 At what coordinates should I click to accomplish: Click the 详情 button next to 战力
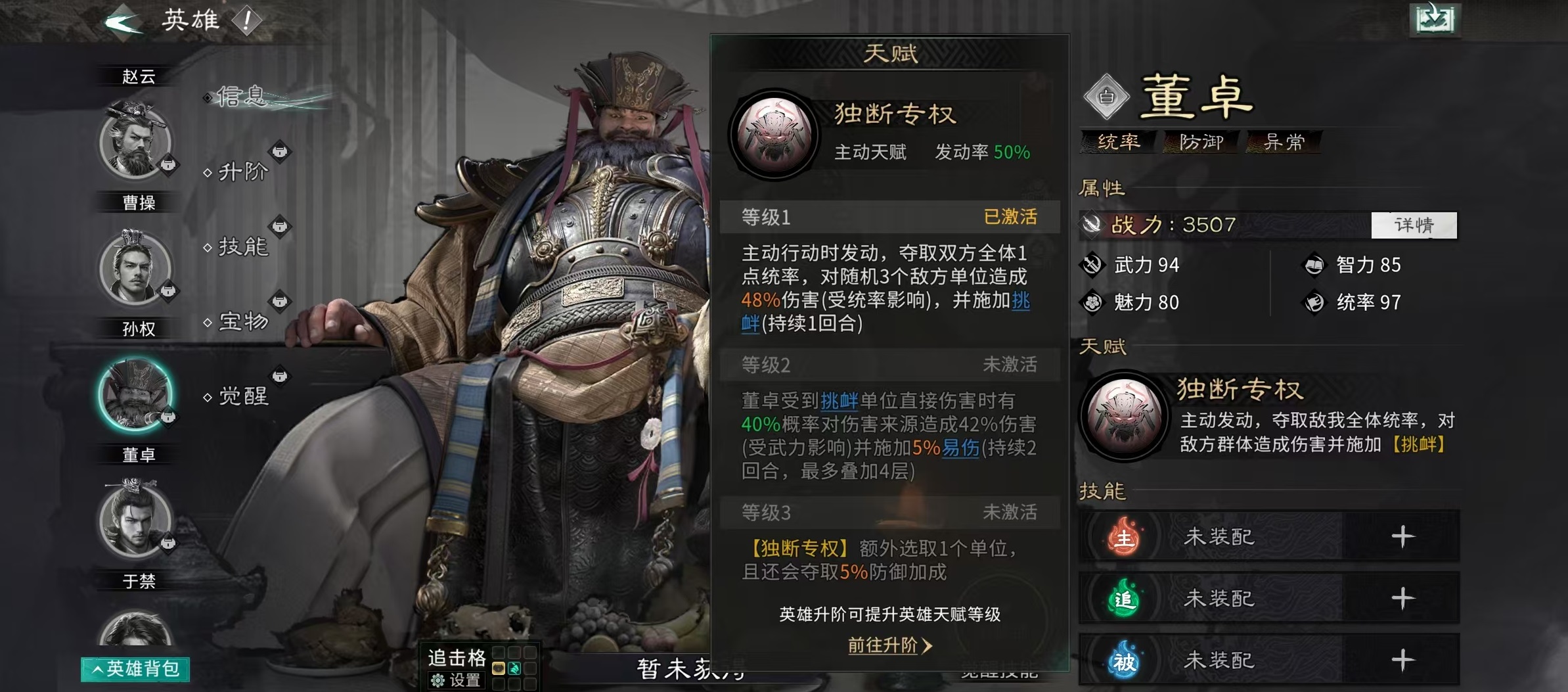tap(1414, 225)
